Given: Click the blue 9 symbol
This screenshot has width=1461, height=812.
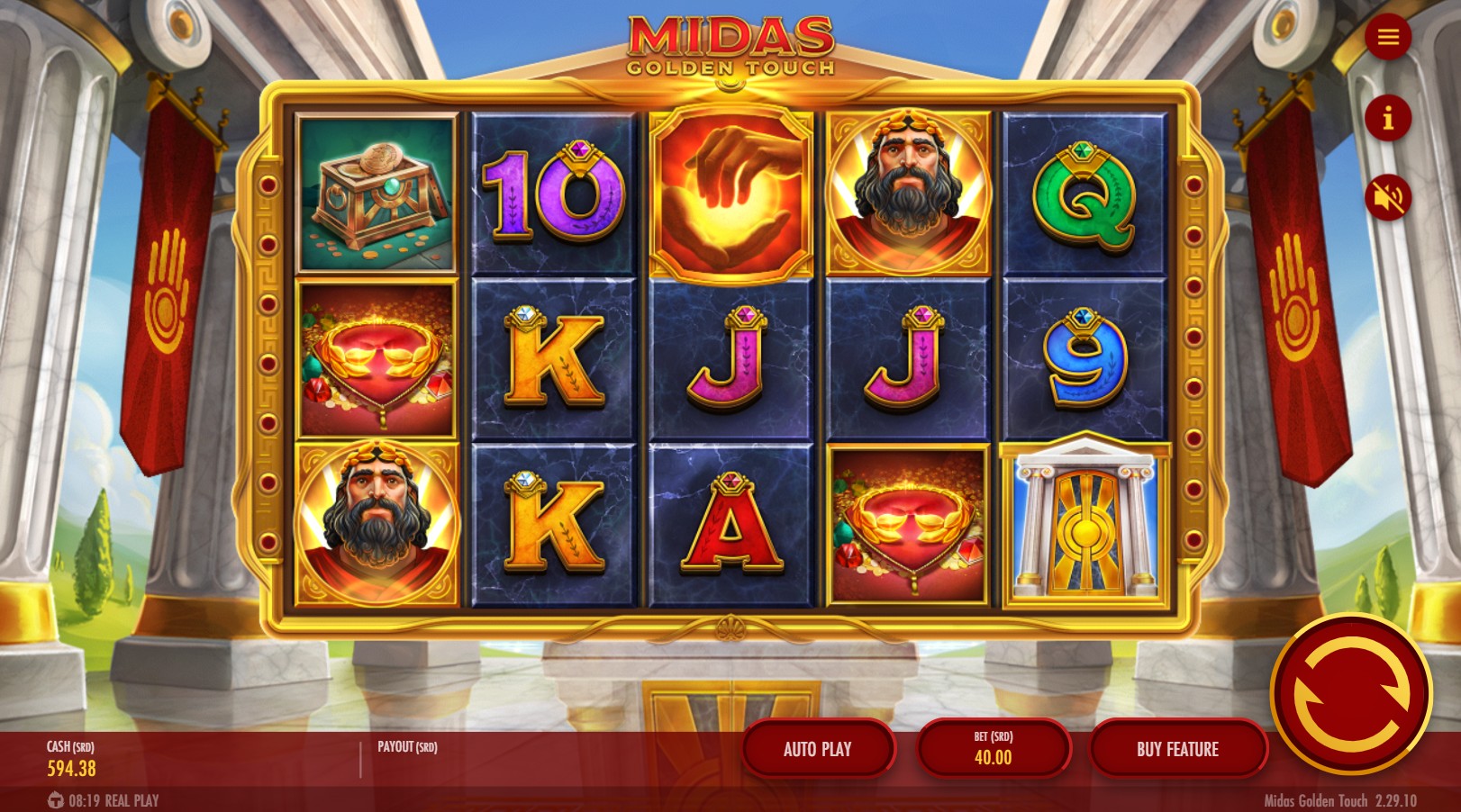Looking at the screenshot, I should 1084,355.
